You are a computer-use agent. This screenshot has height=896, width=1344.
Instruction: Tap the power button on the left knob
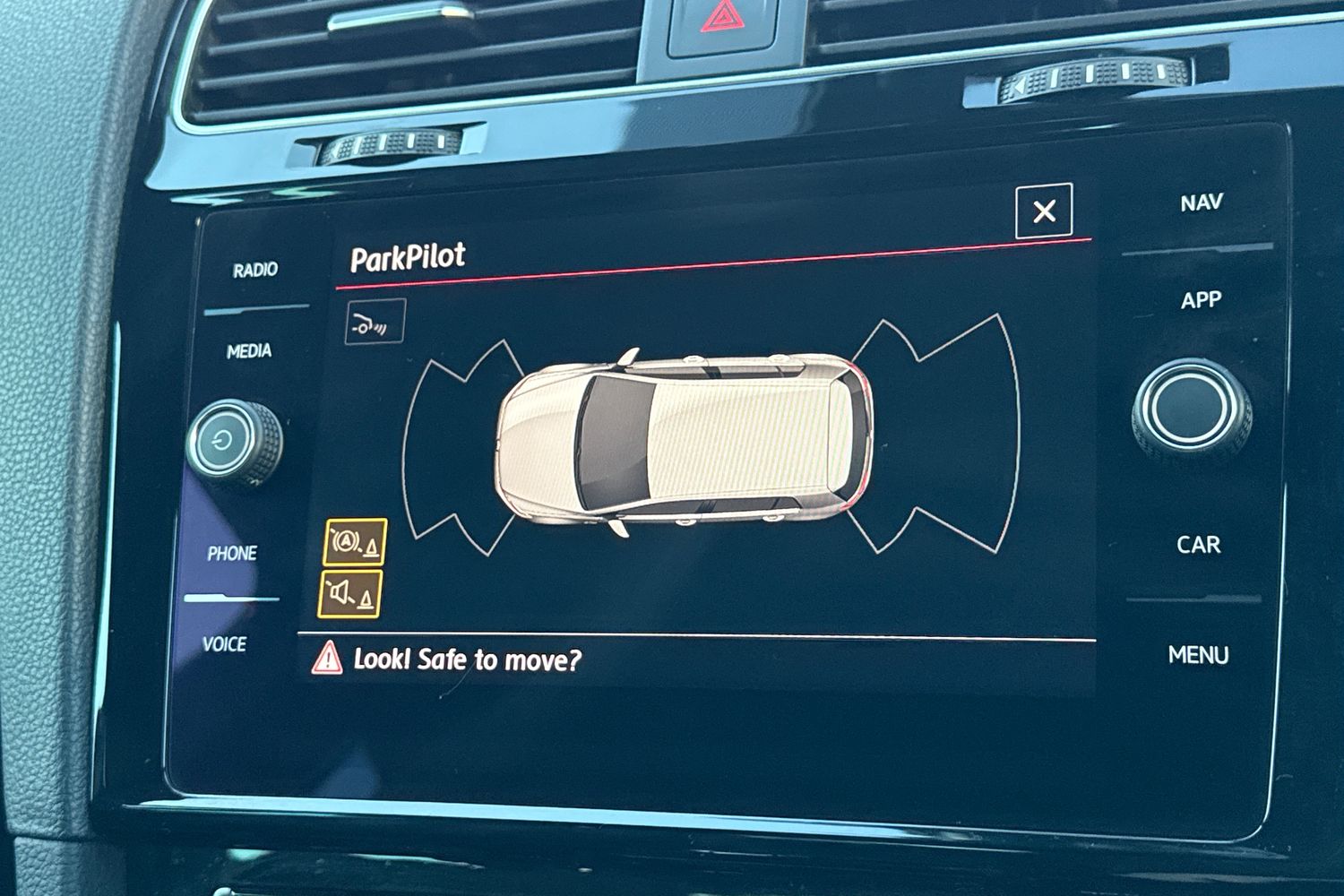[224, 440]
